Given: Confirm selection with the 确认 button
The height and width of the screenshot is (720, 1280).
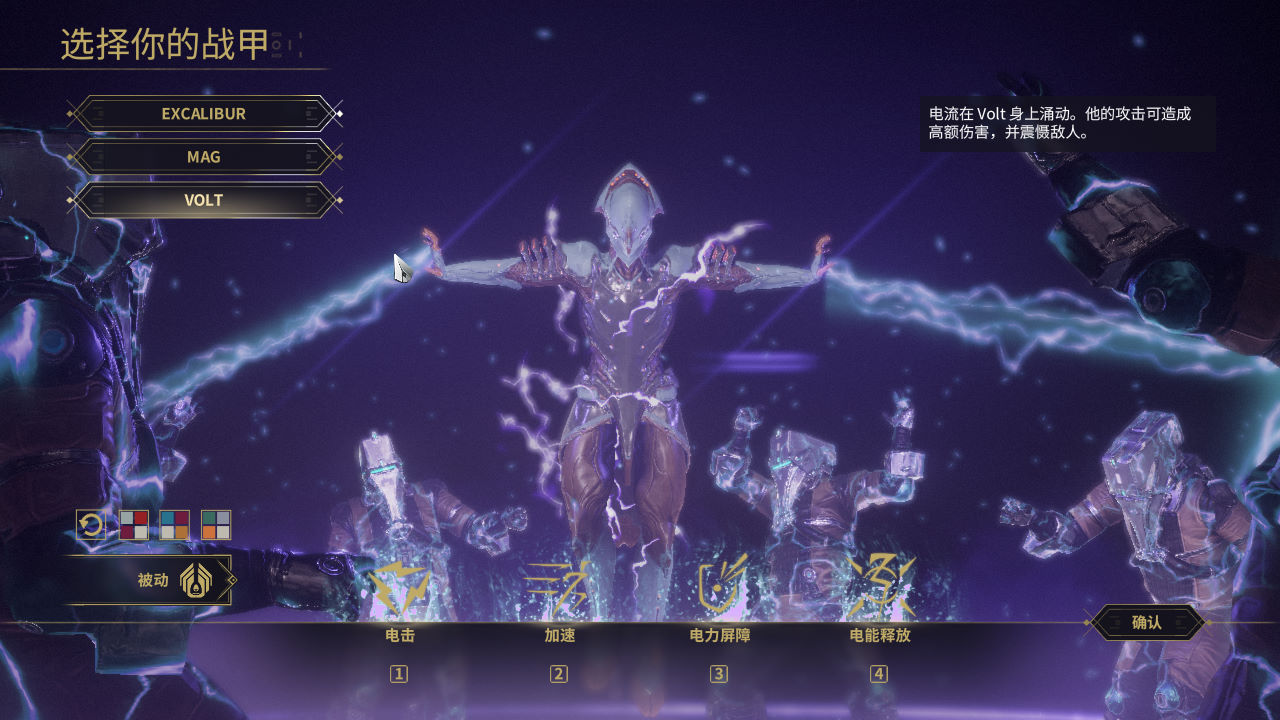Looking at the screenshot, I should [x=1146, y=622].
